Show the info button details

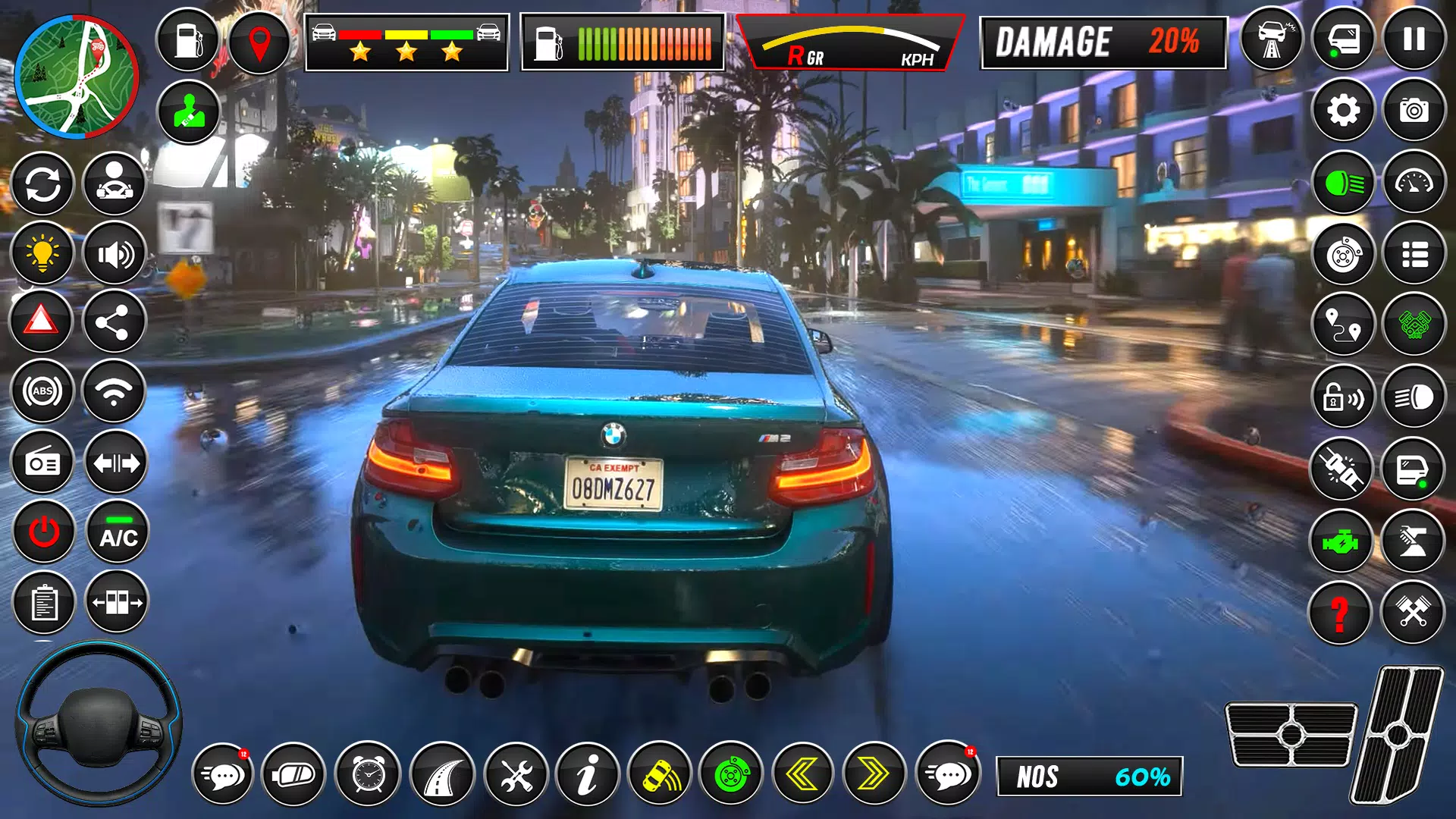click(x=588, y=774)
